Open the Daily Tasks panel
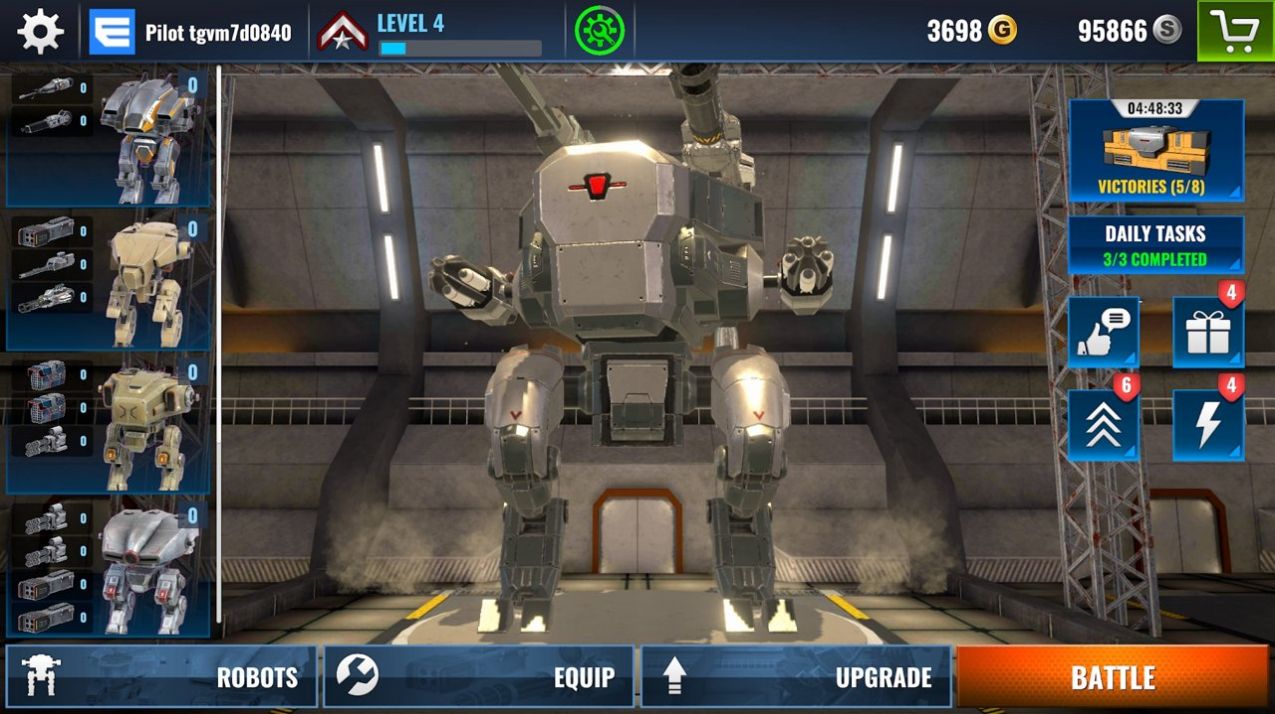This screenshot has height=714, width=1275. coord(1156,246)
